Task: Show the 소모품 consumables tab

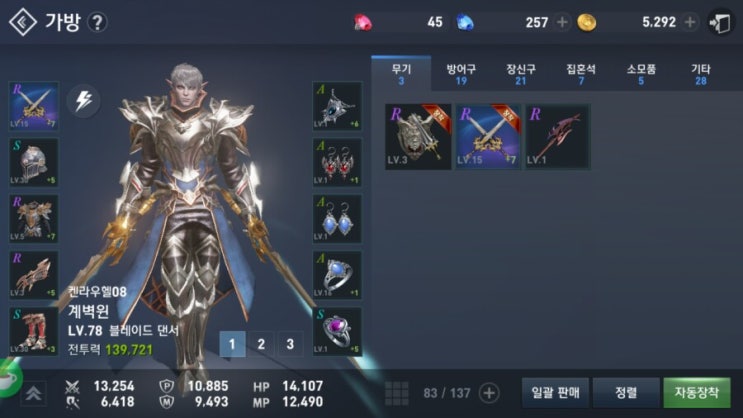Action: click(x=641, y=73)
